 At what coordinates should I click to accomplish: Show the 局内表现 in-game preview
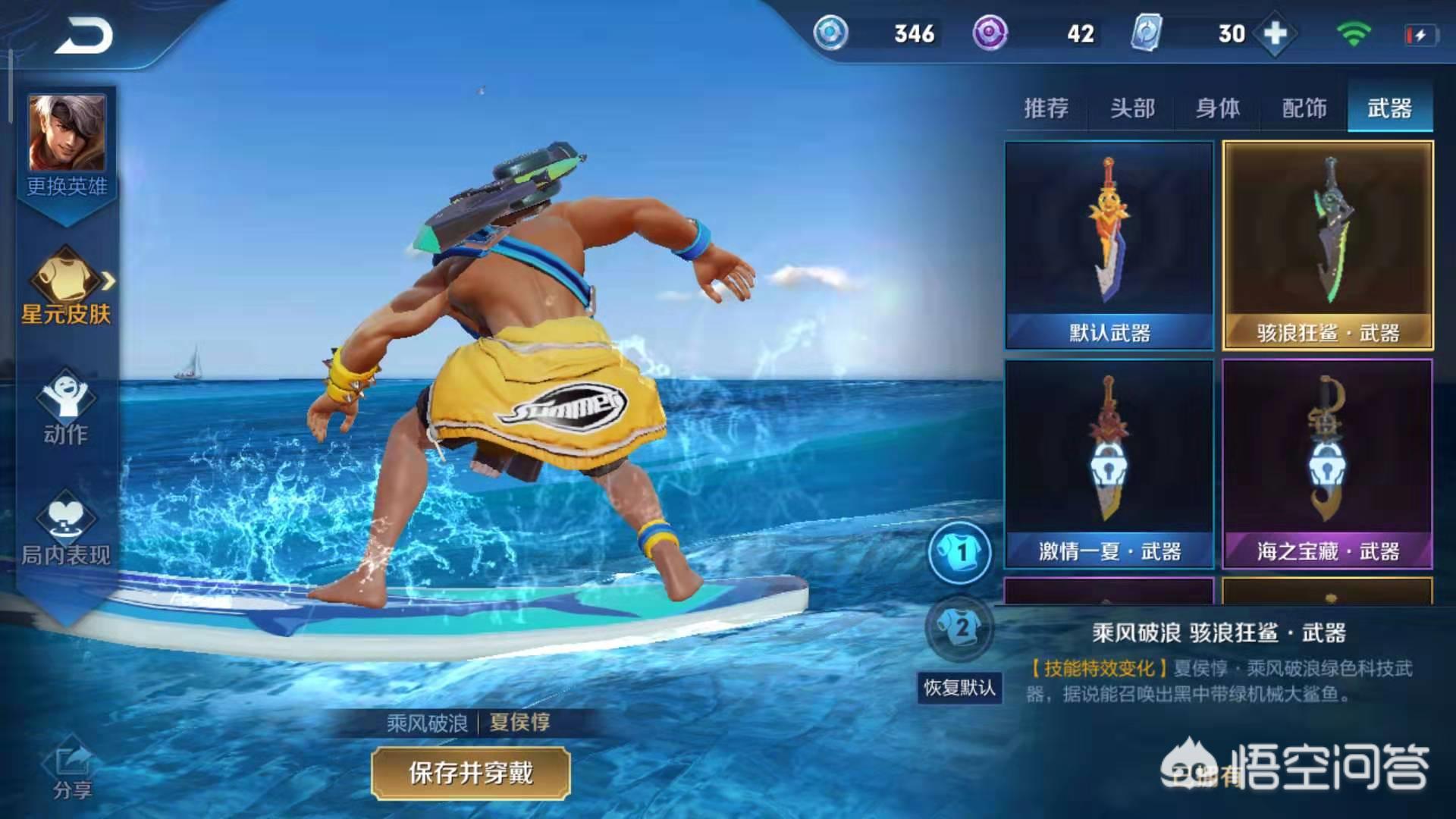tap(66, 529)
